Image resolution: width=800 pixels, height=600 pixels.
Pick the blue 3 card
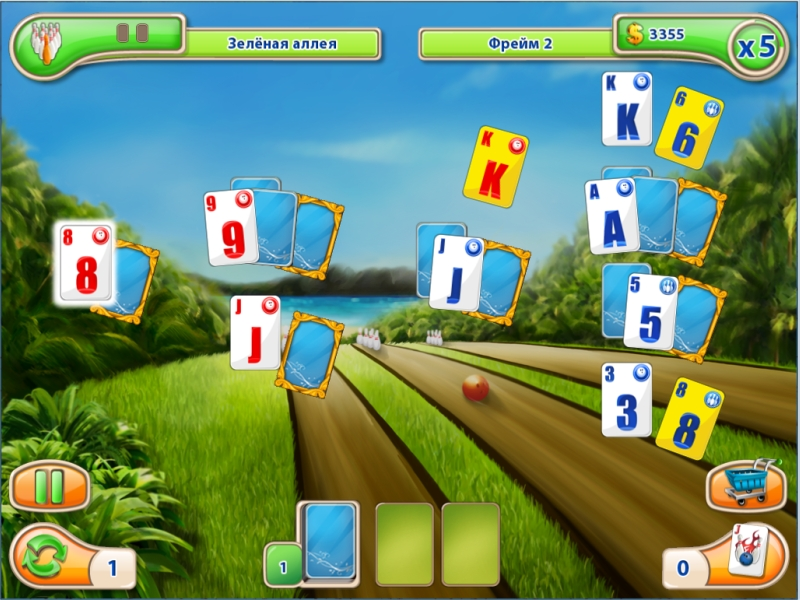pos(627,399)
